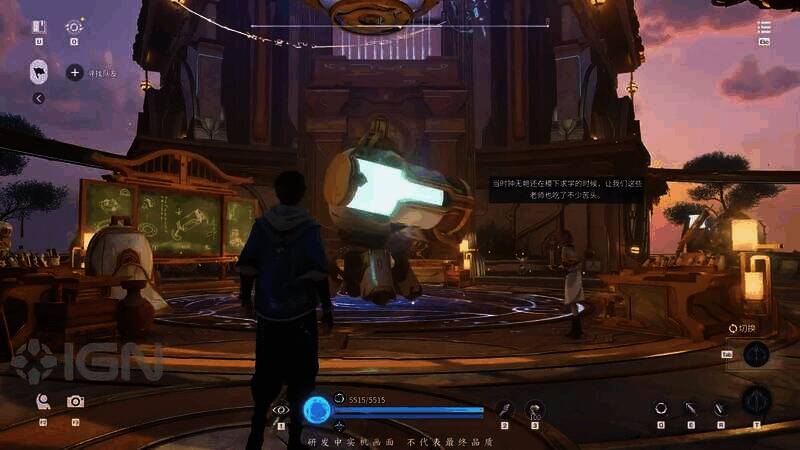Activate the skill above the R label
Screen dimensions: 800x450
coord(719,407)
